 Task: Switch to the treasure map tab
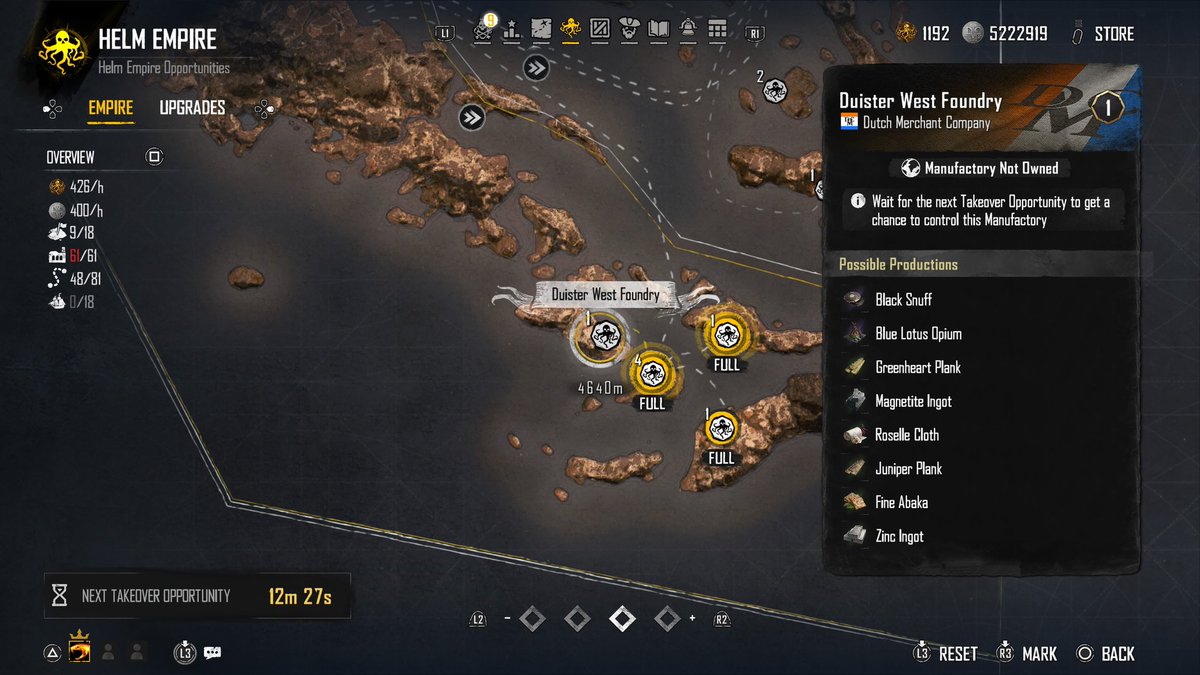[x=541, y=29]
